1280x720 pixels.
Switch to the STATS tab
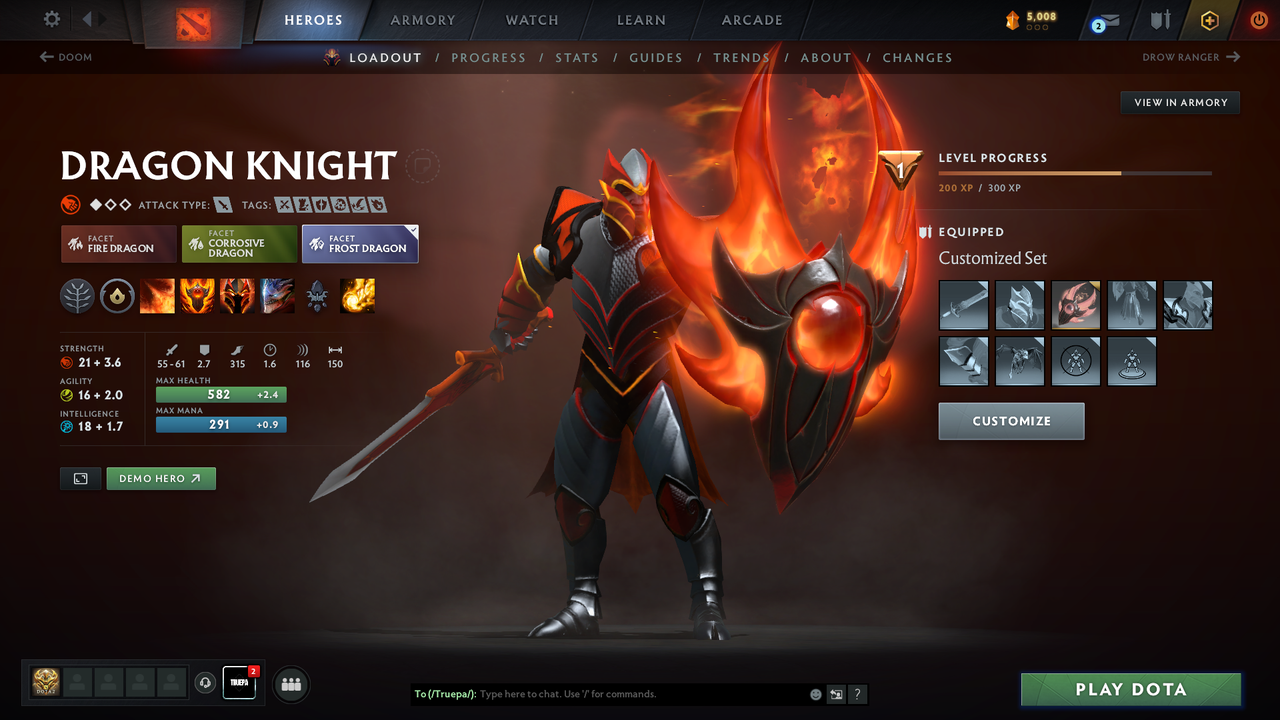click(x=577, y=57)
